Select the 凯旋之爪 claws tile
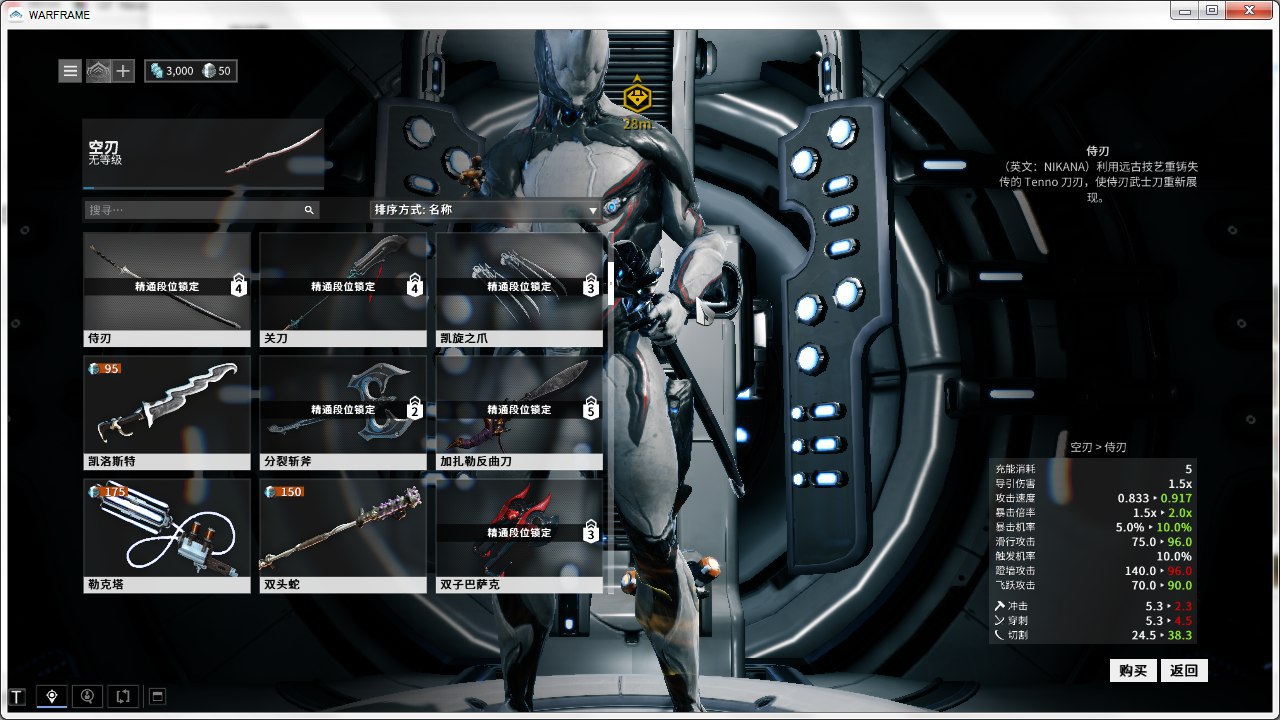 tap(519, 290)
